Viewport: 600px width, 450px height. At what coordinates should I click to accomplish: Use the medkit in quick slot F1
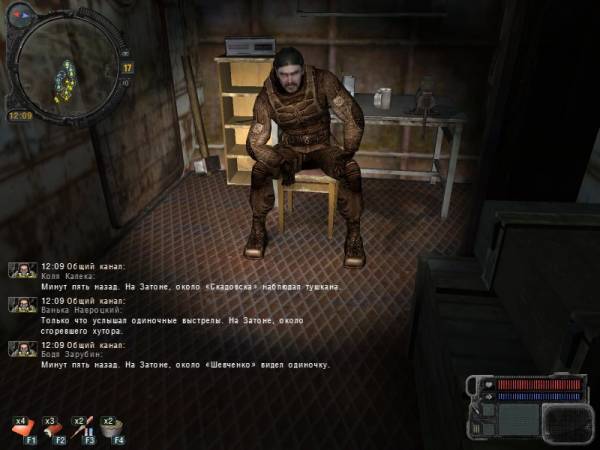tap(25, 428)
